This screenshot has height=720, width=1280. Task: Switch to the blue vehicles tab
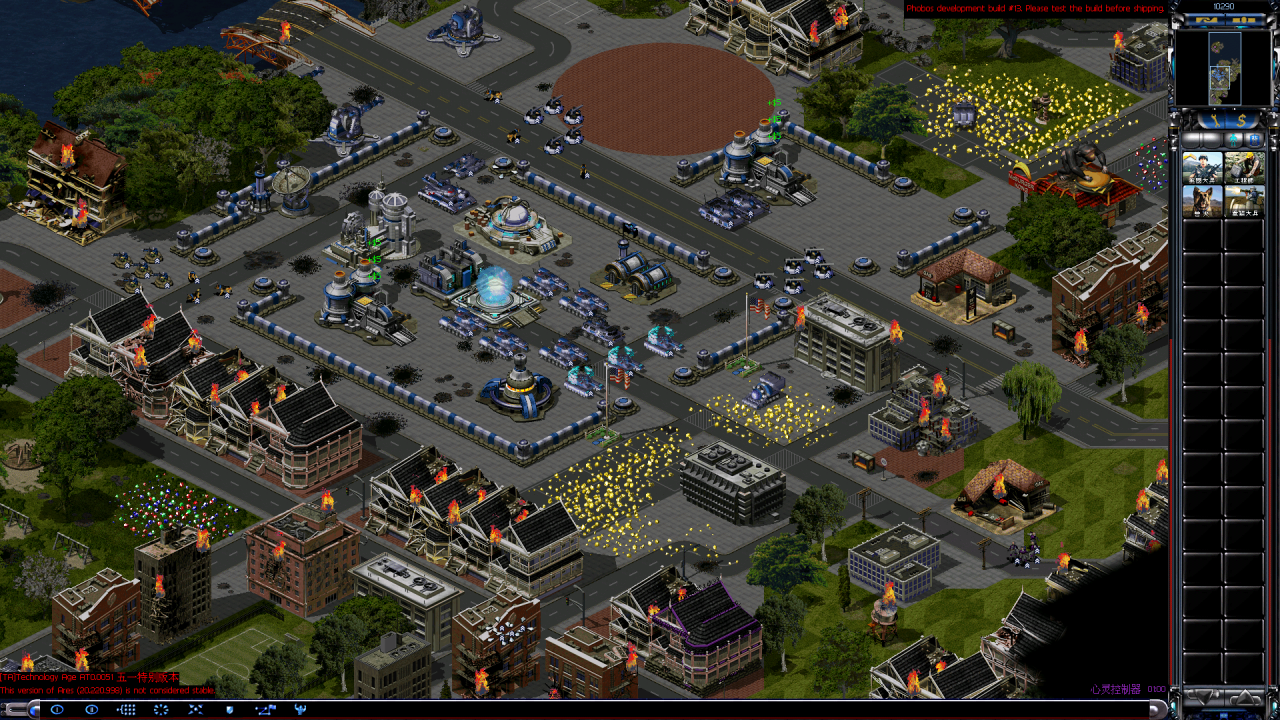pos(1254,140)
